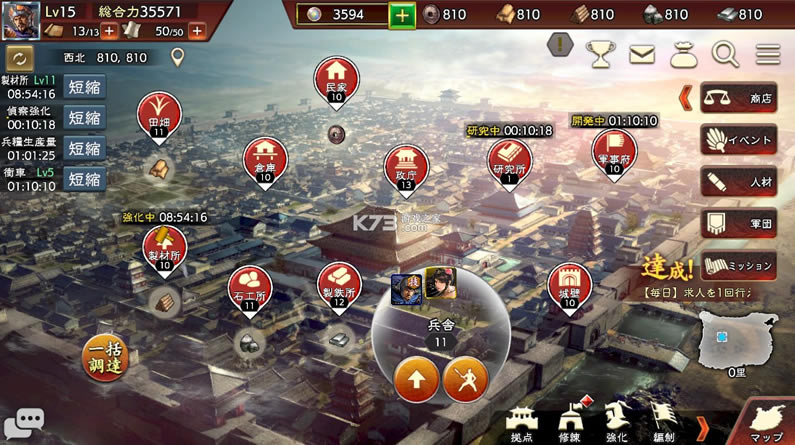
Task: Open the trophy rankings icon
Action: [x=601, y=54]
